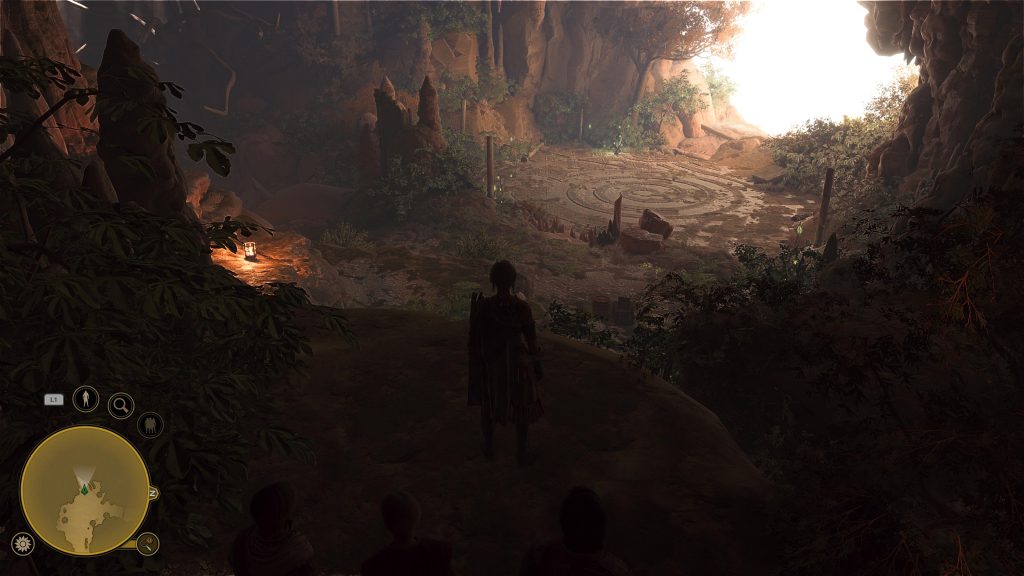
Task: Toggle the party group icon
Action: pos(150,425)
